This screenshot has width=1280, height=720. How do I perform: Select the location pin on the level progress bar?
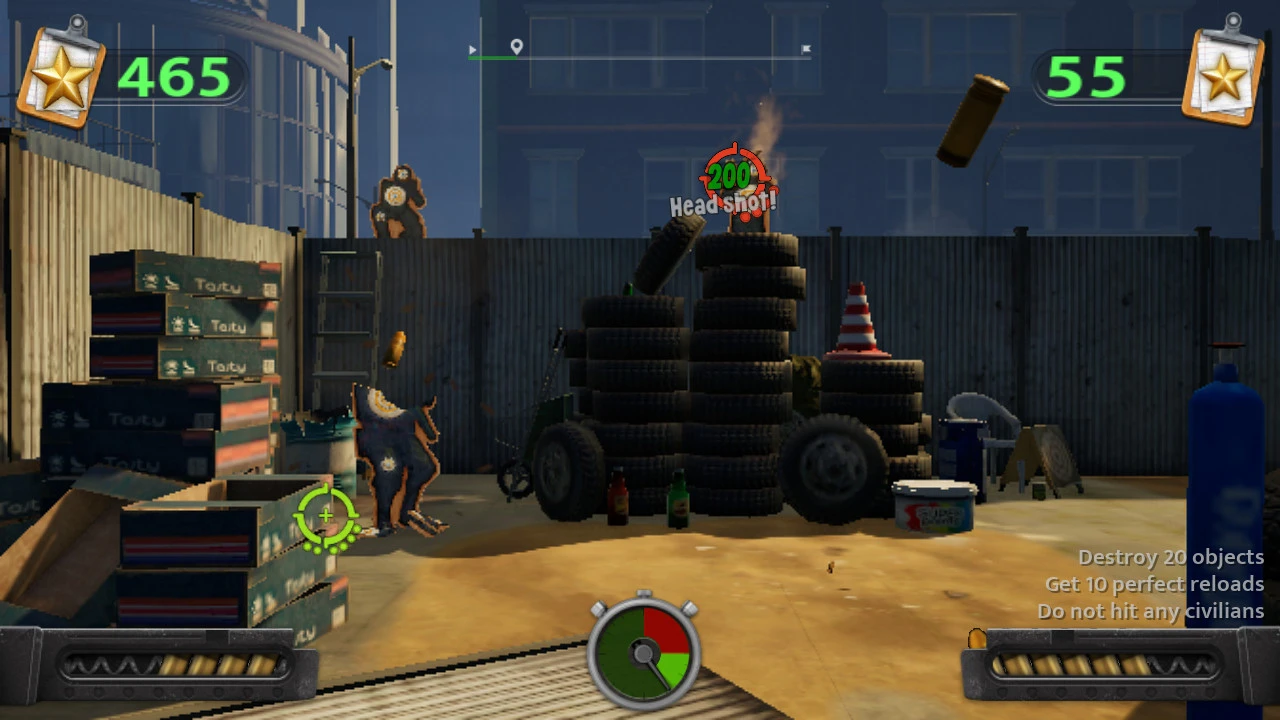pos(516,47)
